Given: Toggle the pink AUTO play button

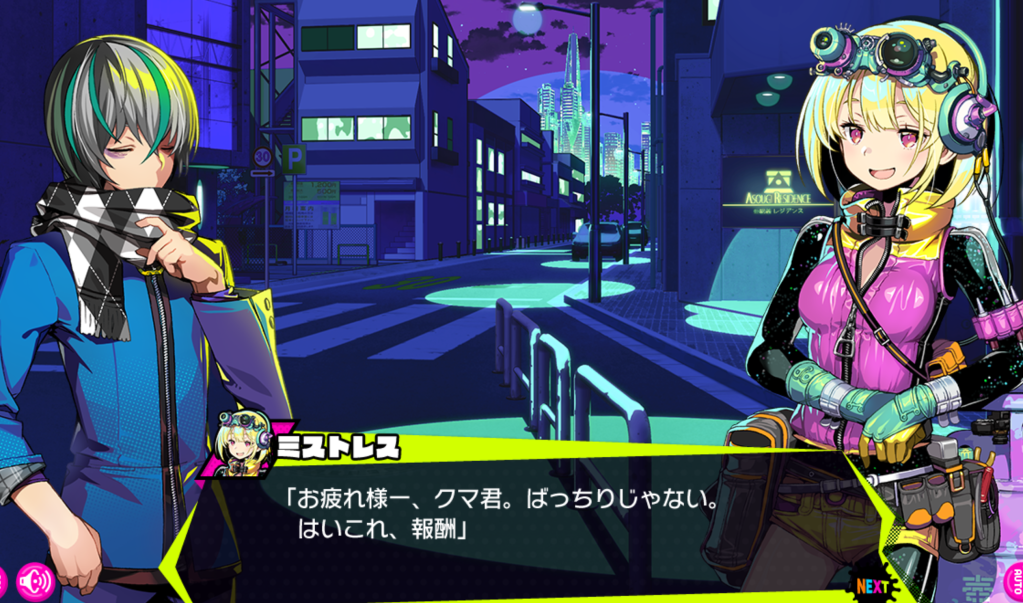Looking at the screenshot, I should pos(1014,581).
